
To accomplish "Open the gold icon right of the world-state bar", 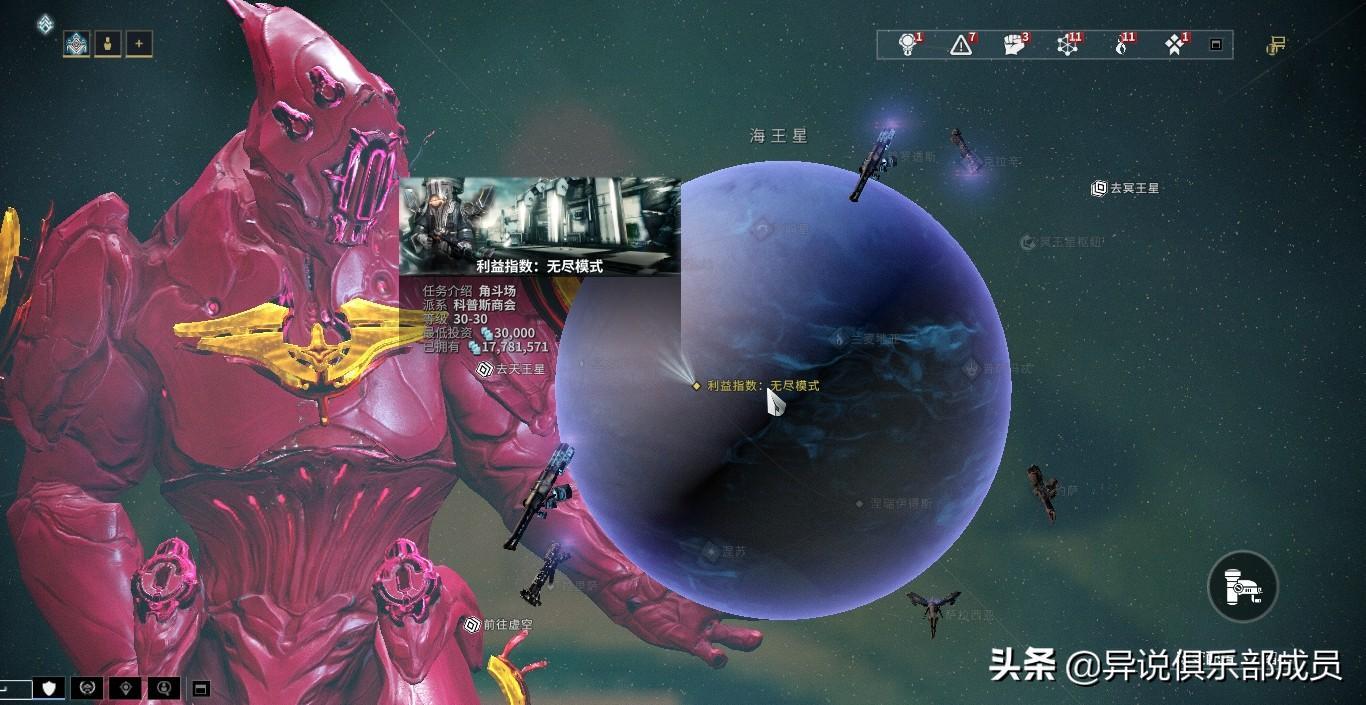I will tap(1276, 45).
